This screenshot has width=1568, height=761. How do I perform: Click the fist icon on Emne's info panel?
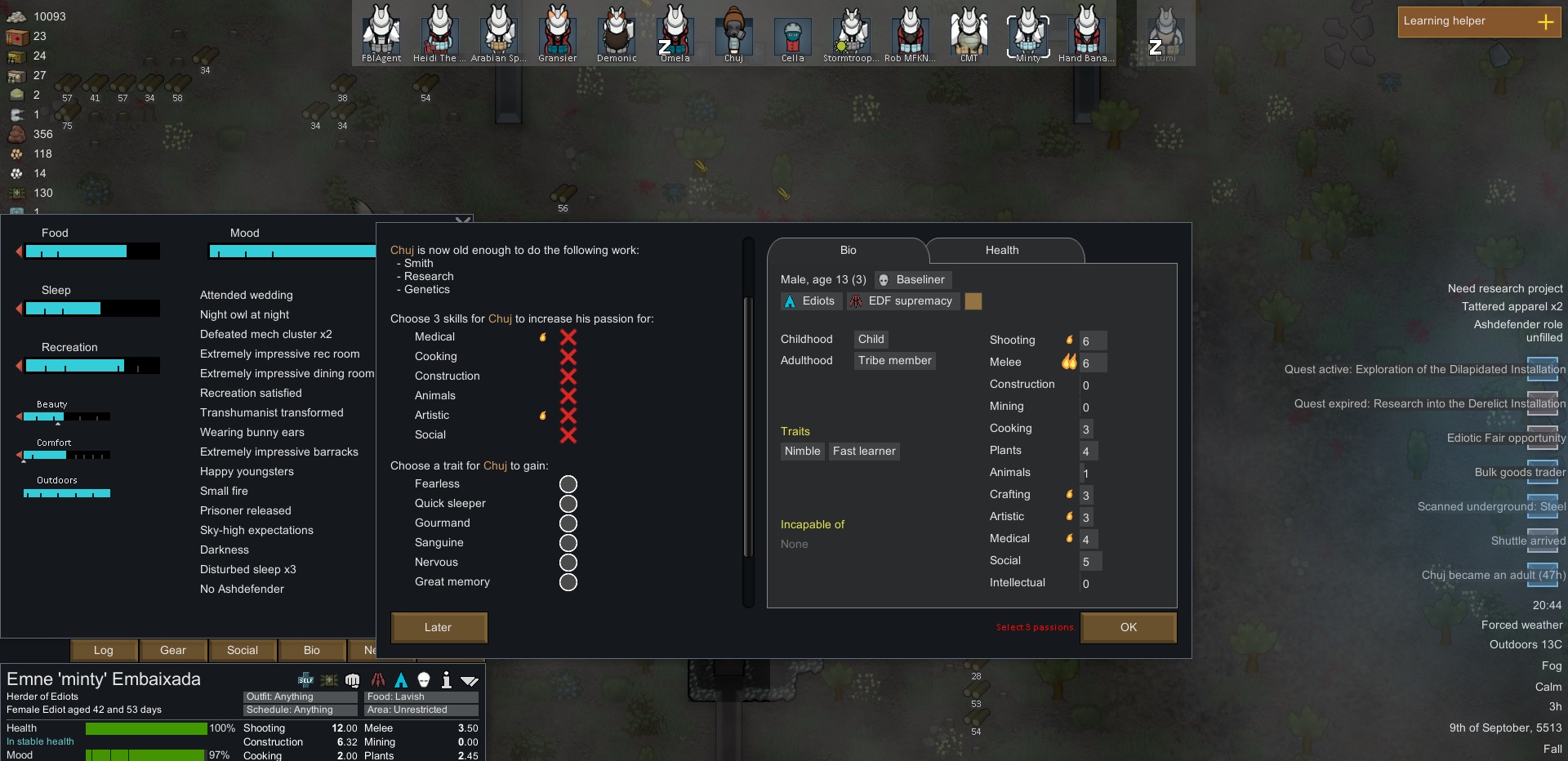pos(351,680)
